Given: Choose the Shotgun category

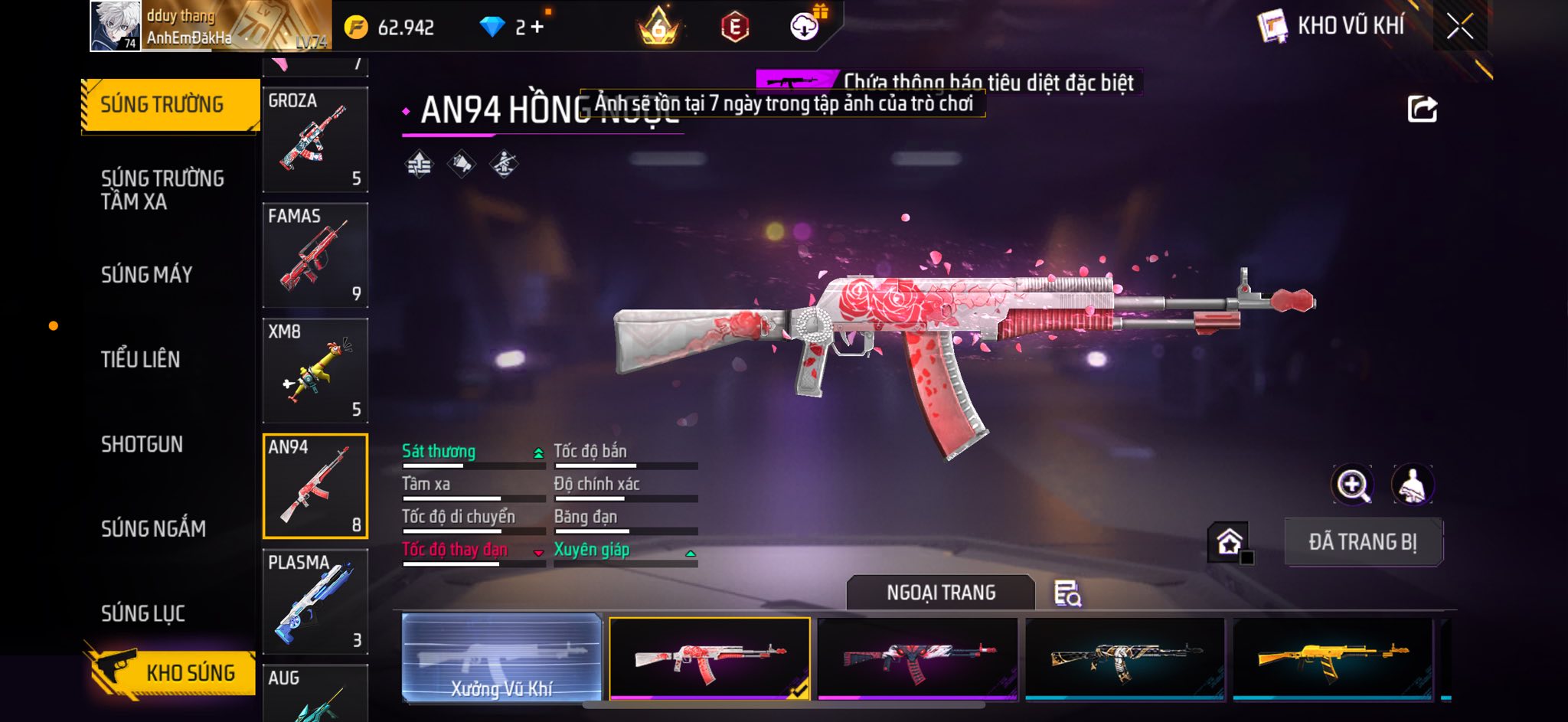Looking at the screenshot, I should [142, 444].
